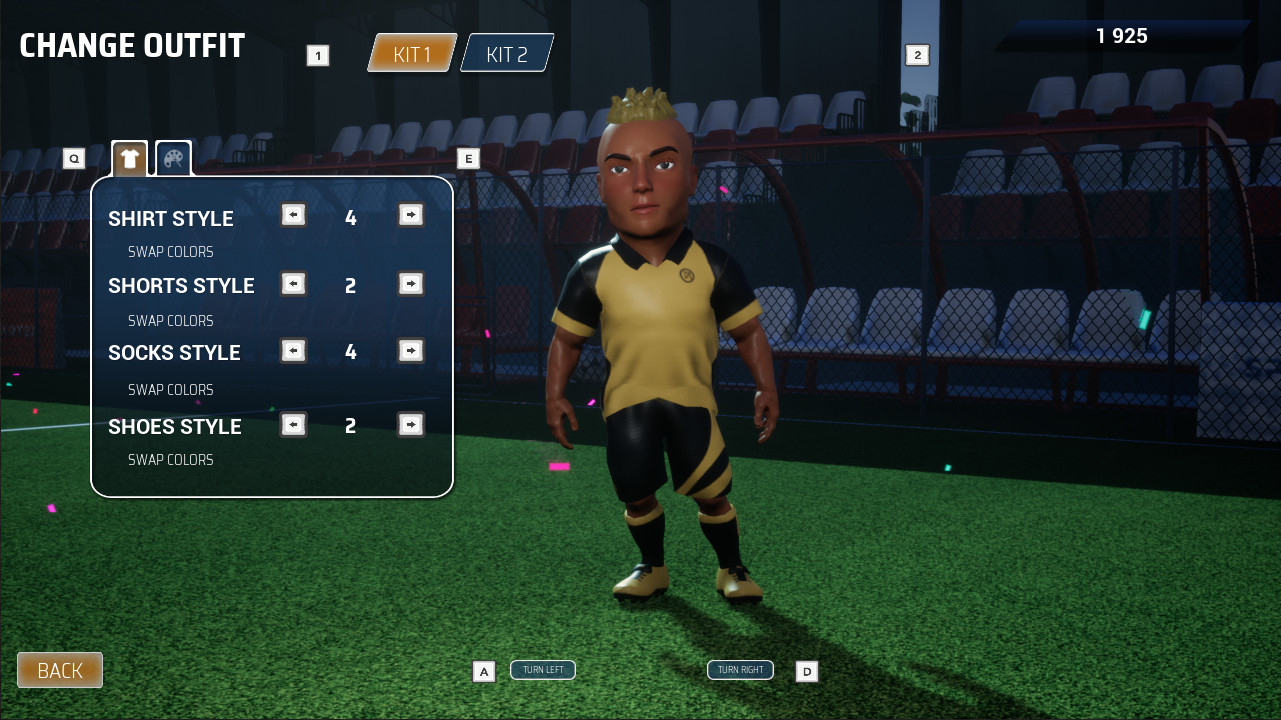Click the Back button

point(59,669)
